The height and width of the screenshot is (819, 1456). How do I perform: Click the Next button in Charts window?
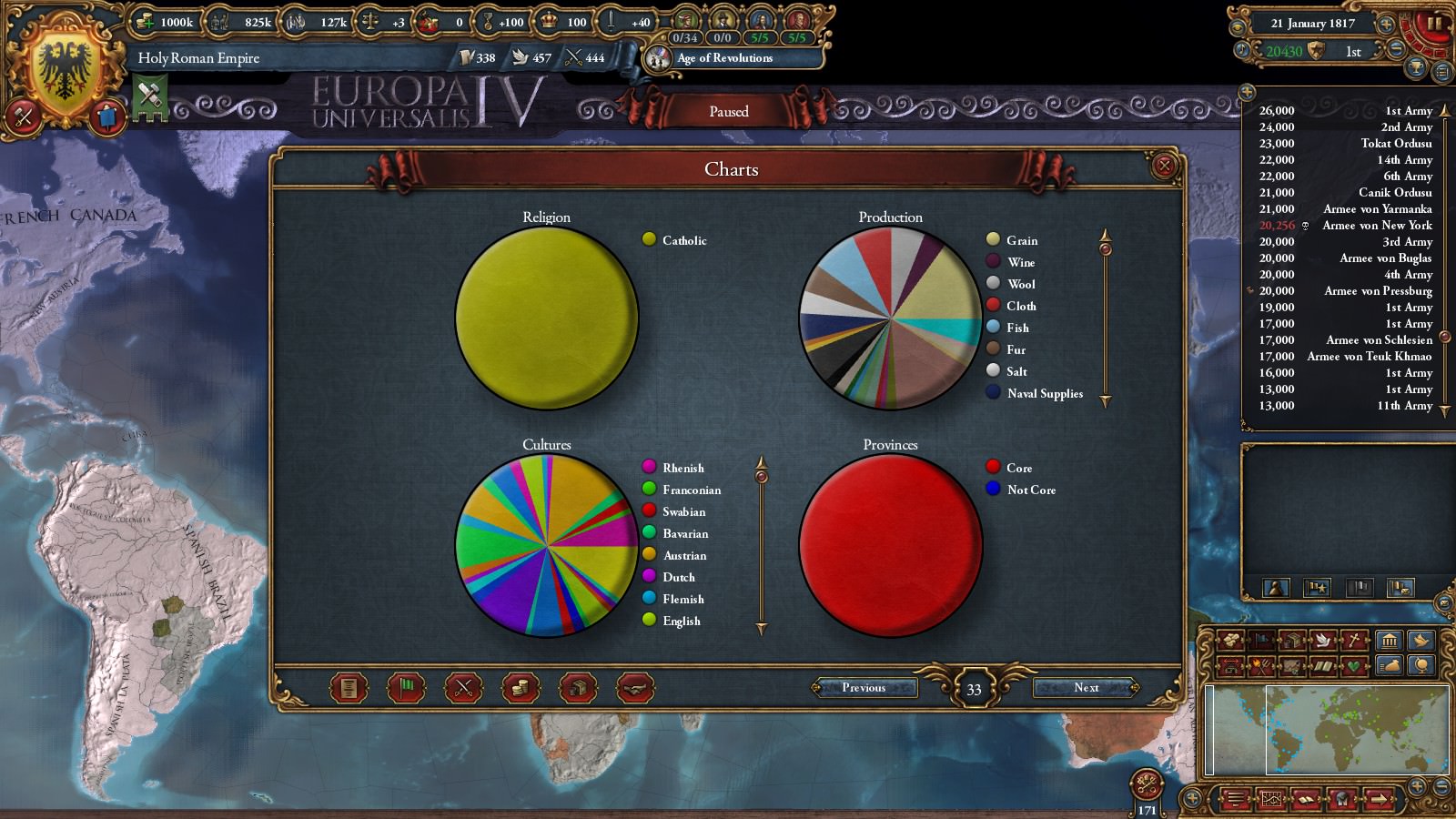(1087, 688)
